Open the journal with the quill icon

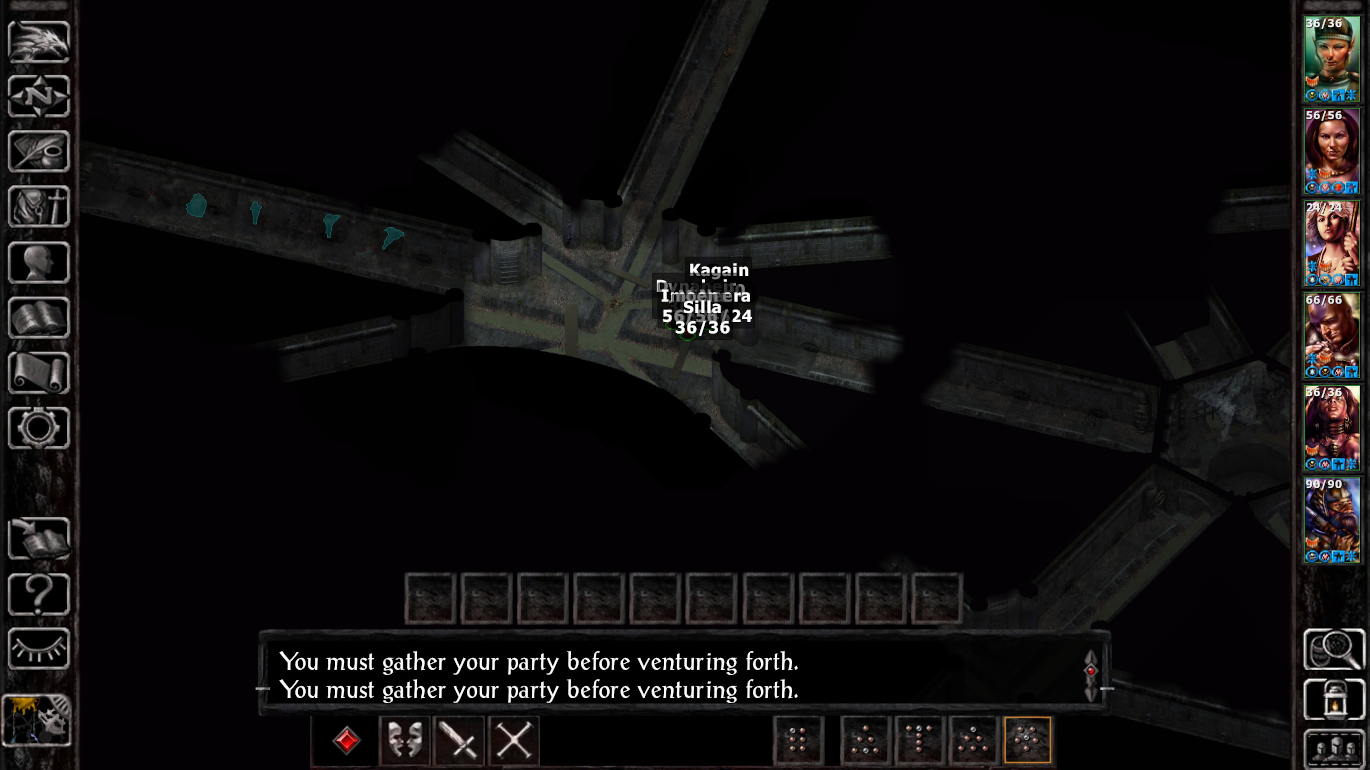pyautogui.click(x=39, y=152)
